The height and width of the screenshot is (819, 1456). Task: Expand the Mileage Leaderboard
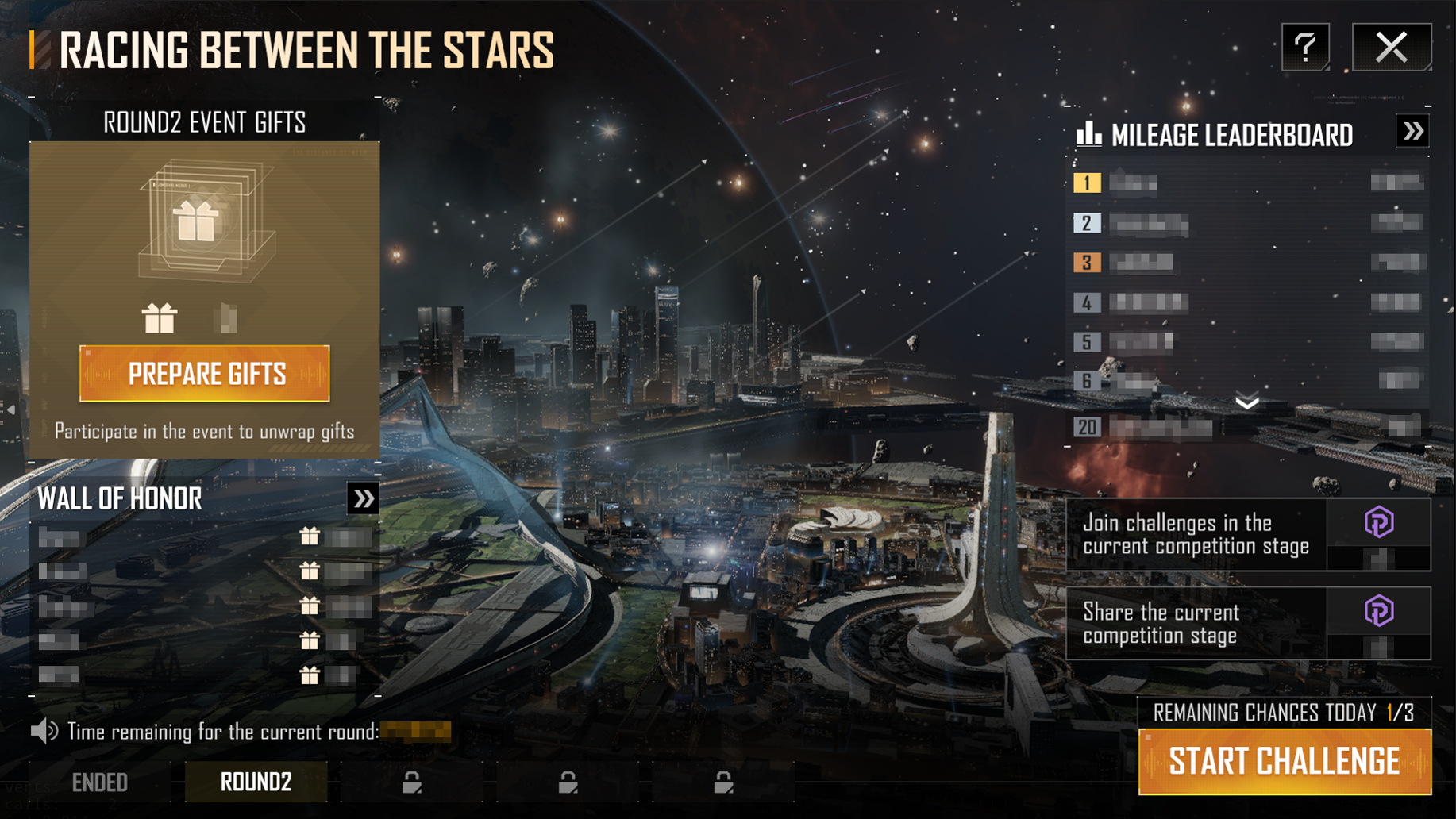point(1412,132)
